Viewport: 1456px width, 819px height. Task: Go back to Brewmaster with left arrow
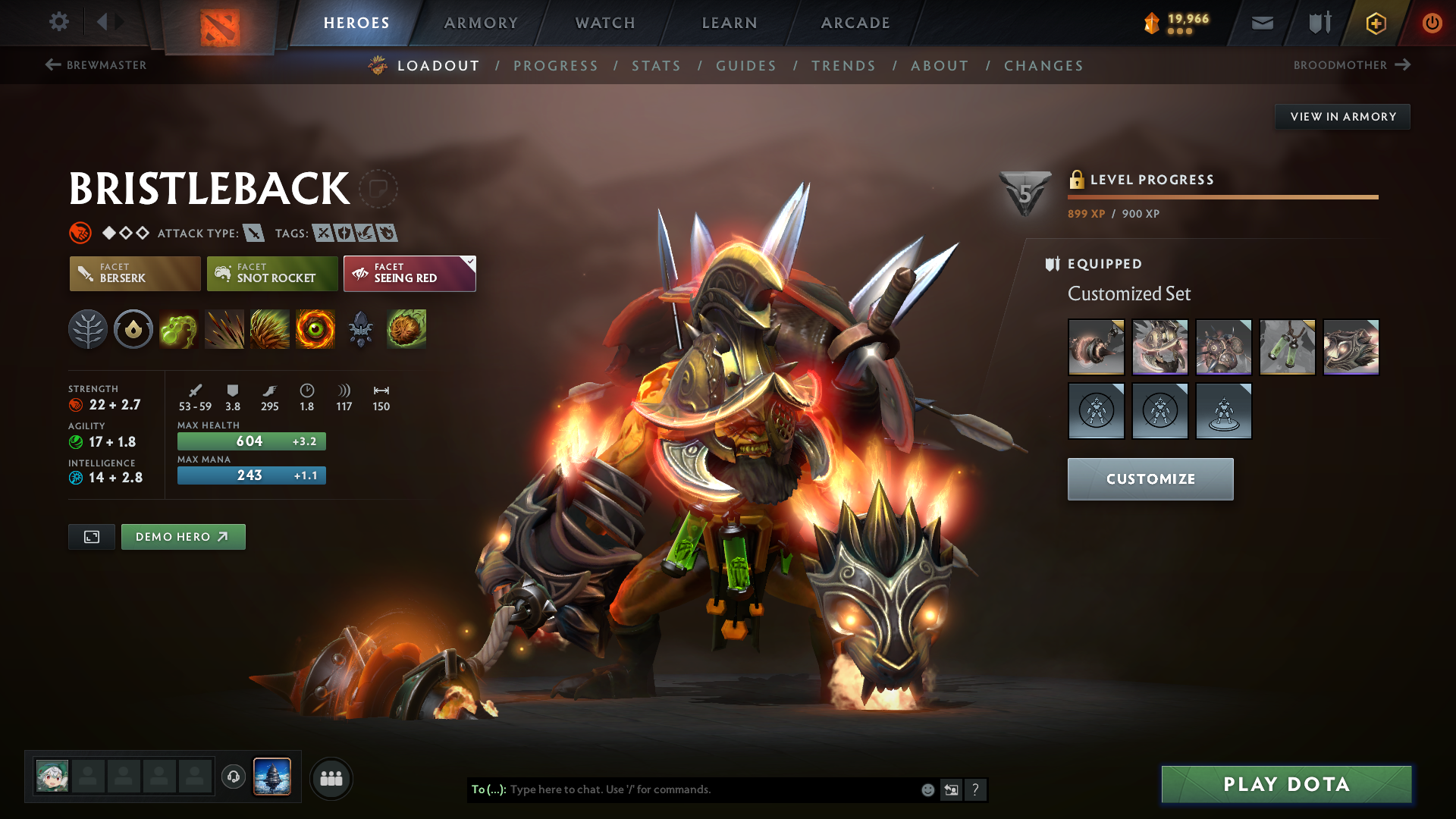52,65
